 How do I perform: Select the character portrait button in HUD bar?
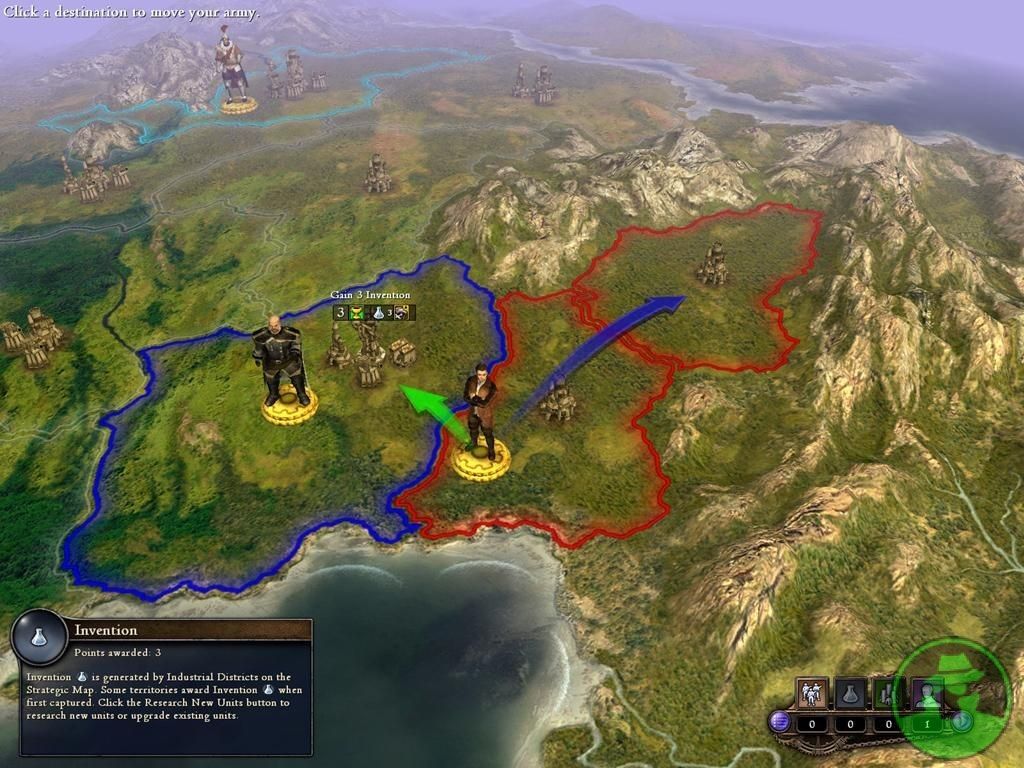click(x=926, y=692)
